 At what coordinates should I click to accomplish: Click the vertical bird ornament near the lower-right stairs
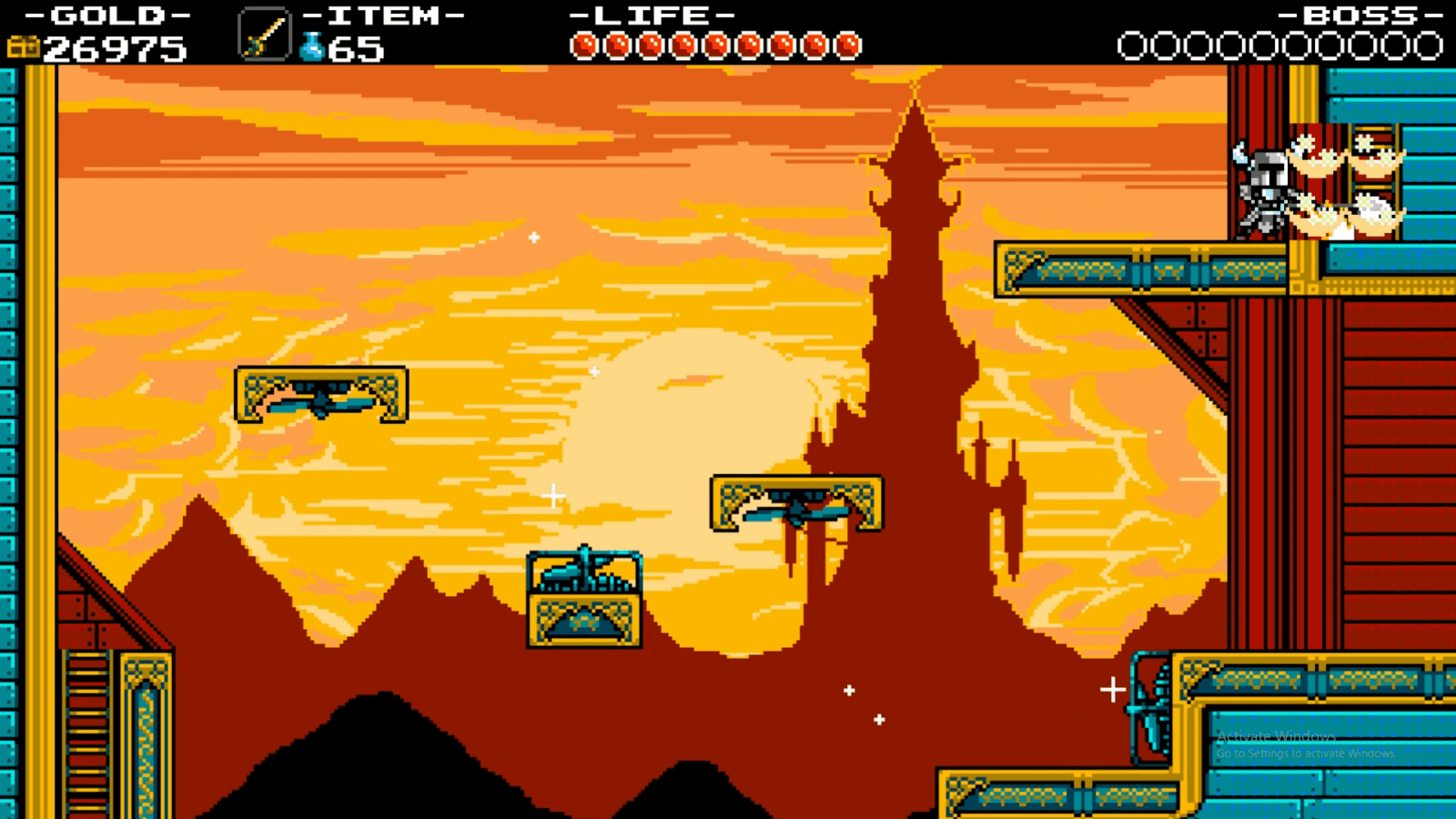pos(1148,708)
